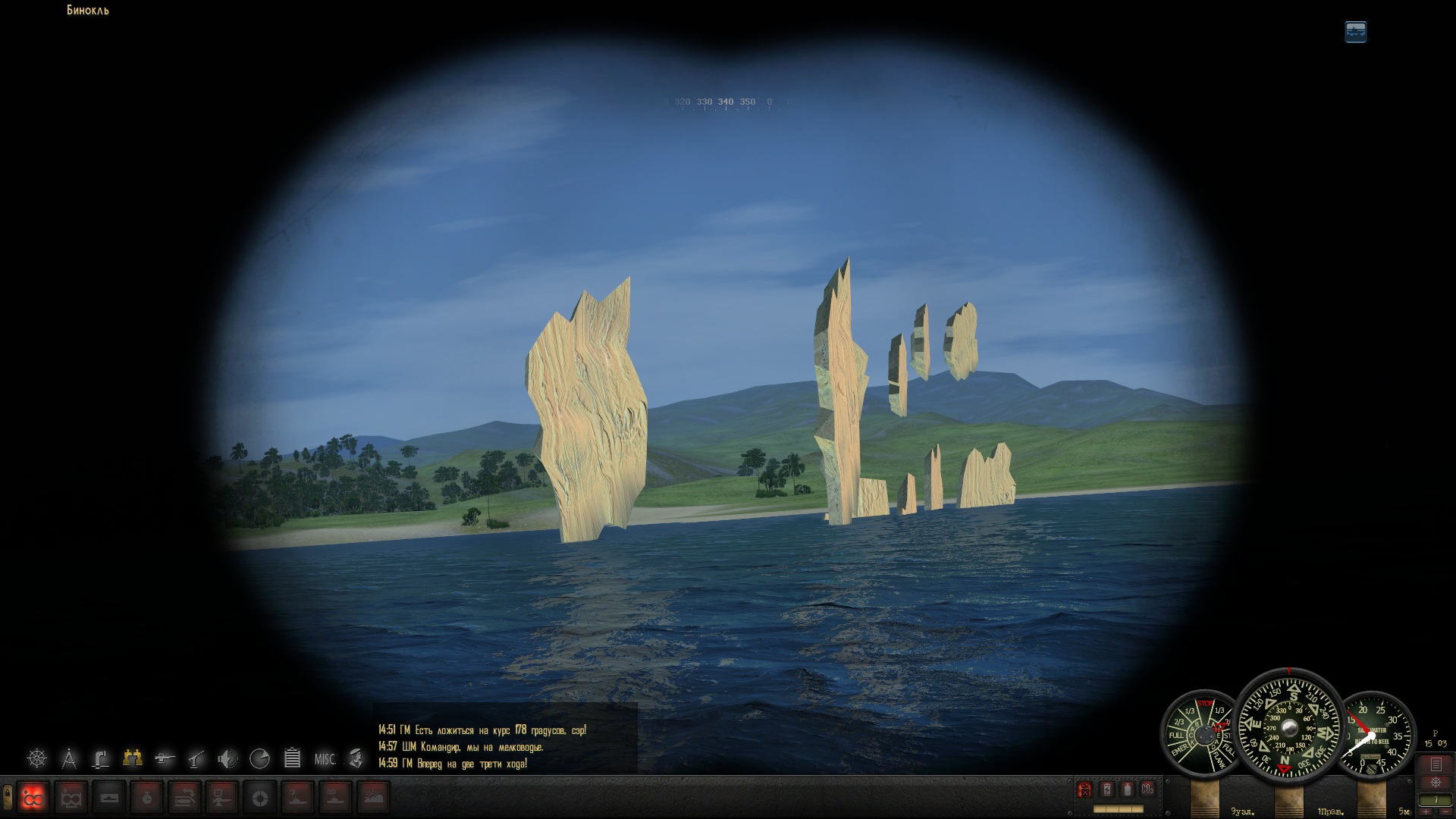Open the helm ship's wheel station

37,758
